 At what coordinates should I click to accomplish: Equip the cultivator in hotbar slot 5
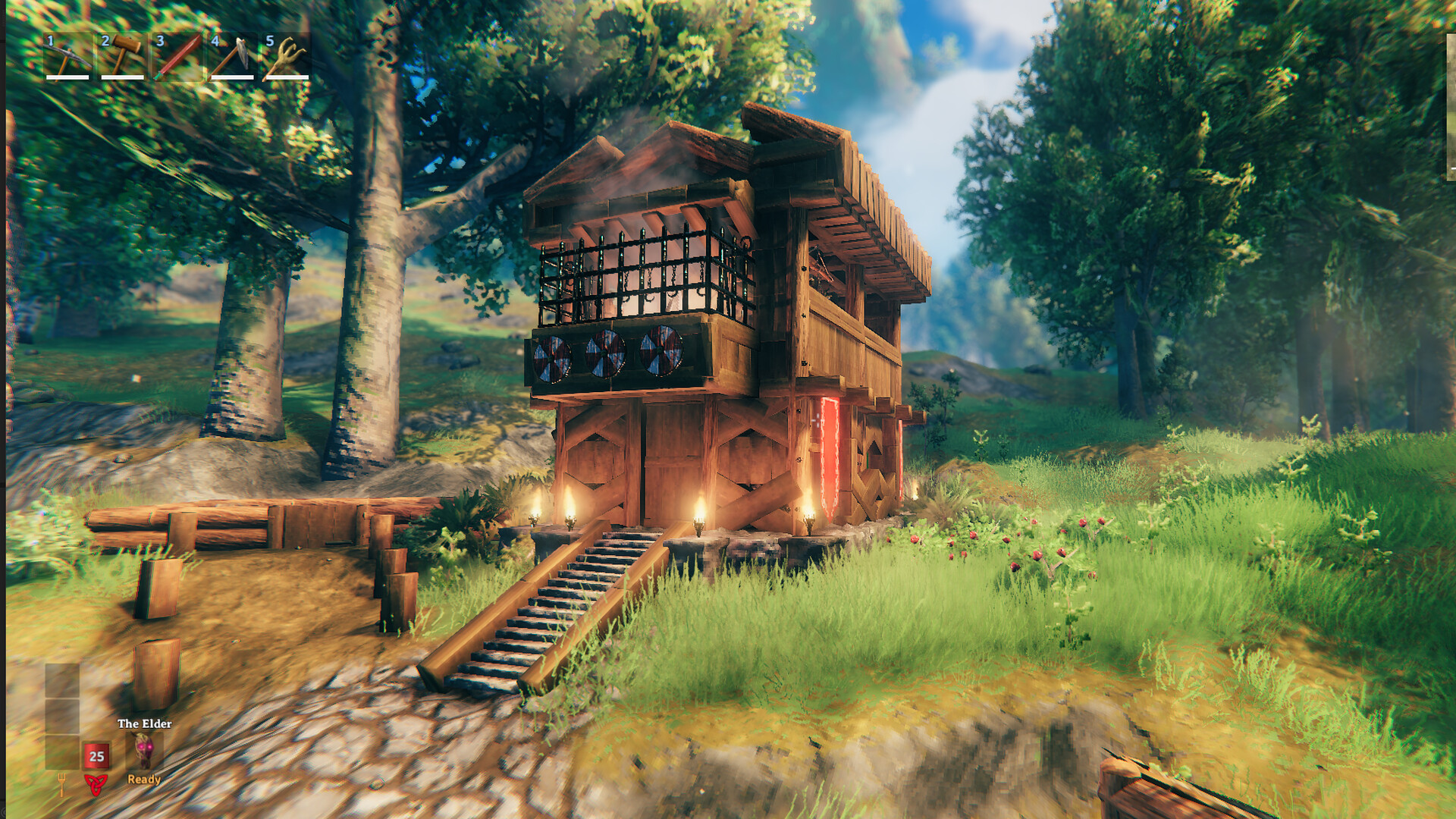[287, 57]
